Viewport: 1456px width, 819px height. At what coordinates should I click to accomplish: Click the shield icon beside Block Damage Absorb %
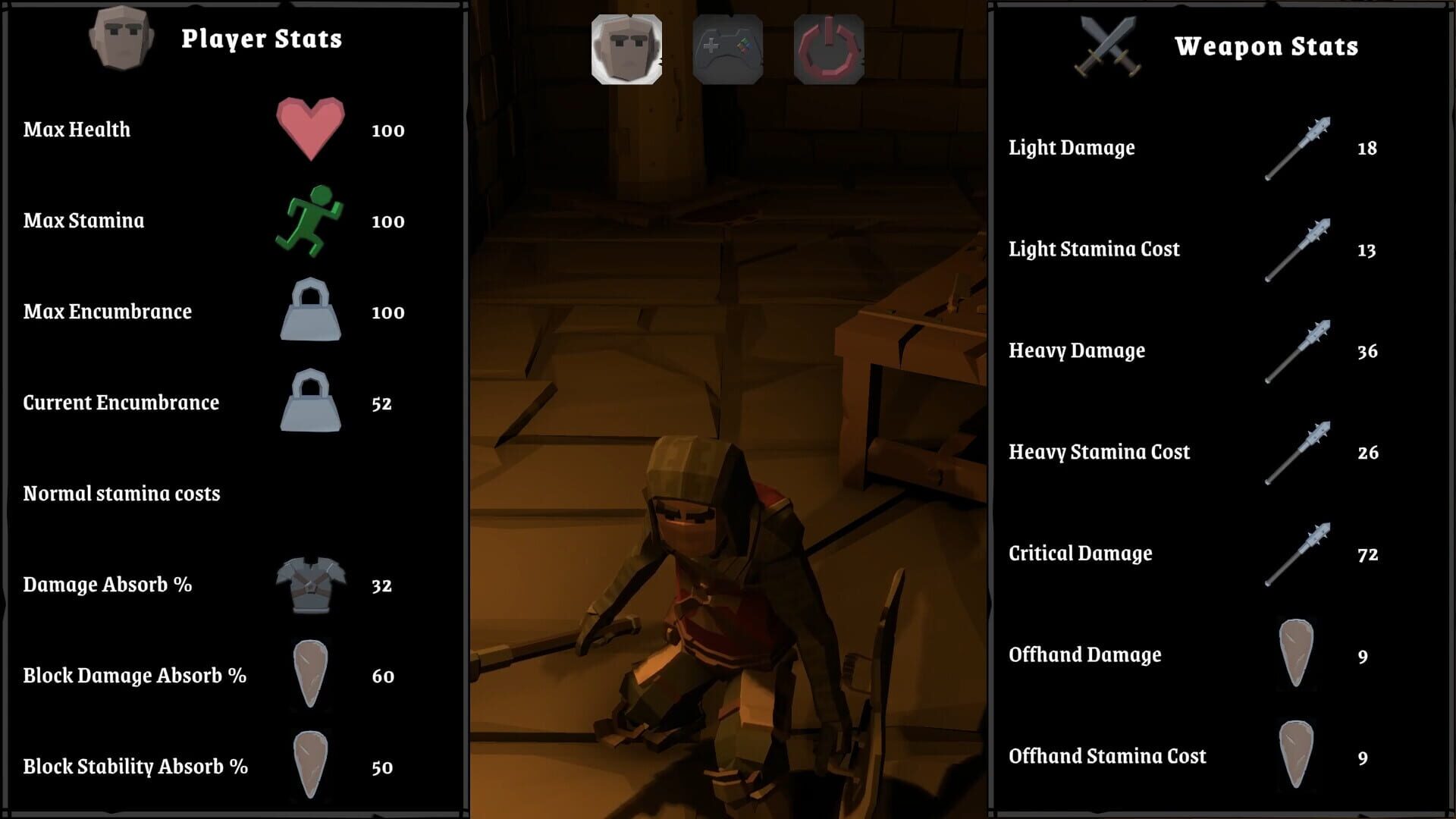[x=309, y=673]
